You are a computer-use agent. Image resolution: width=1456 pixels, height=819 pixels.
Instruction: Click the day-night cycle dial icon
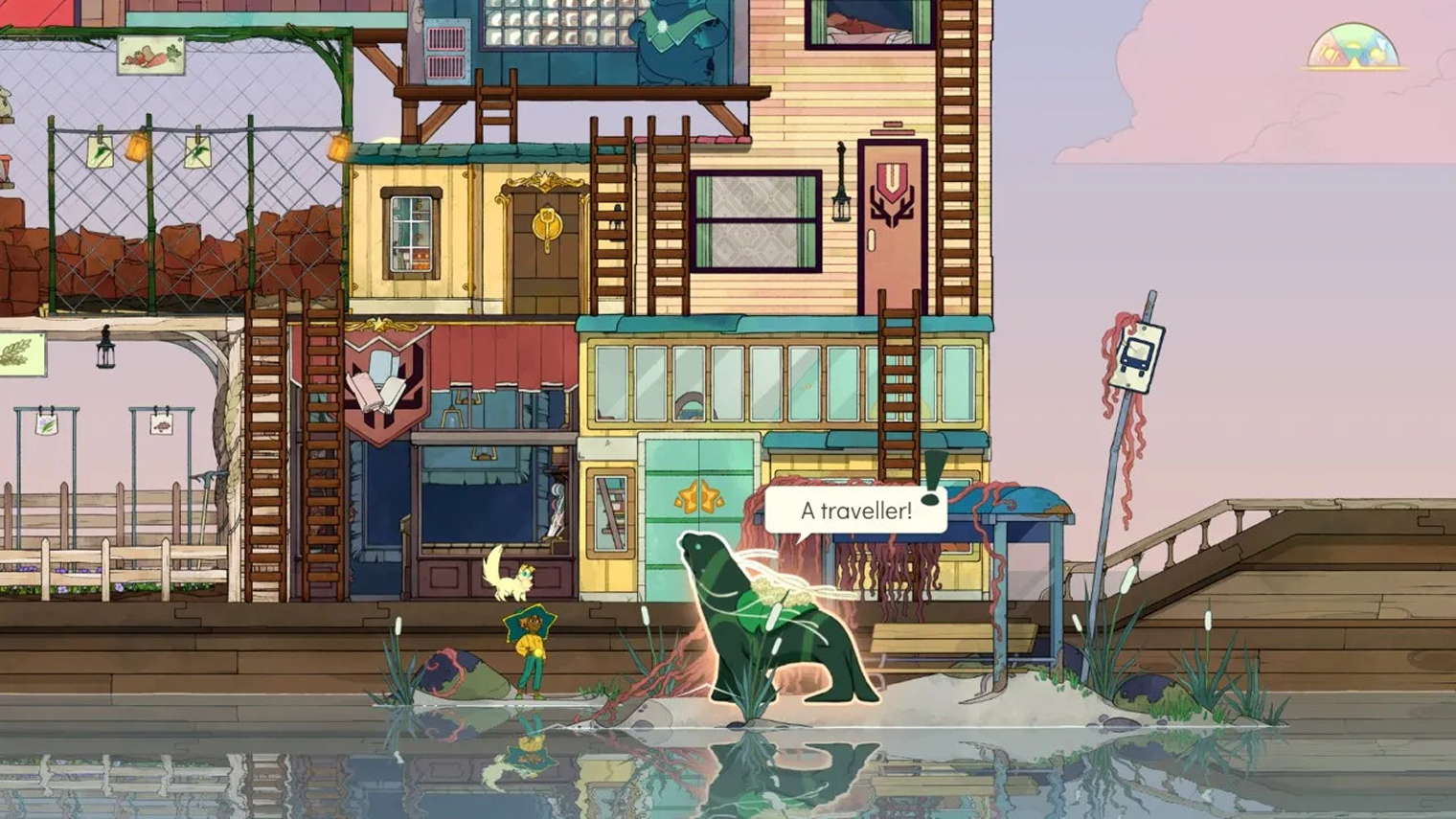1353,48
